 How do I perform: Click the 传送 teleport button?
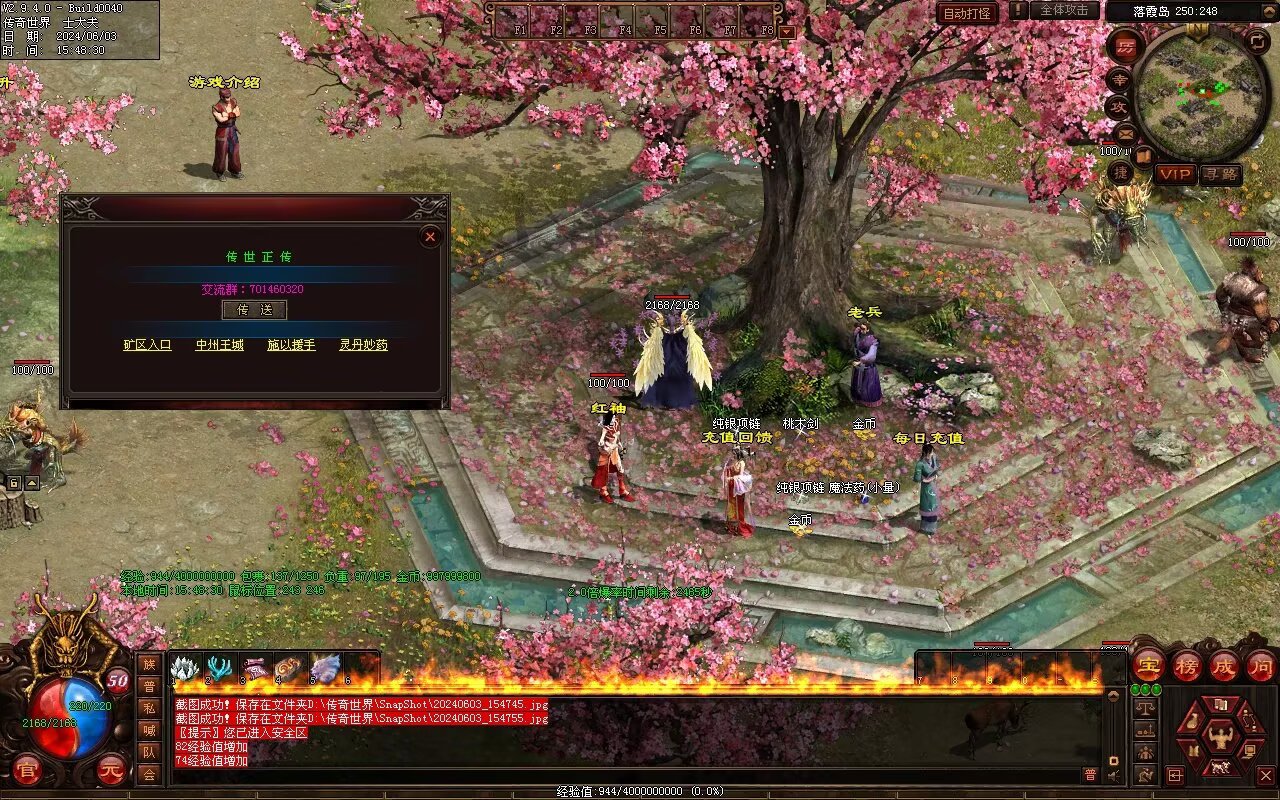click(x=254, y=310)
